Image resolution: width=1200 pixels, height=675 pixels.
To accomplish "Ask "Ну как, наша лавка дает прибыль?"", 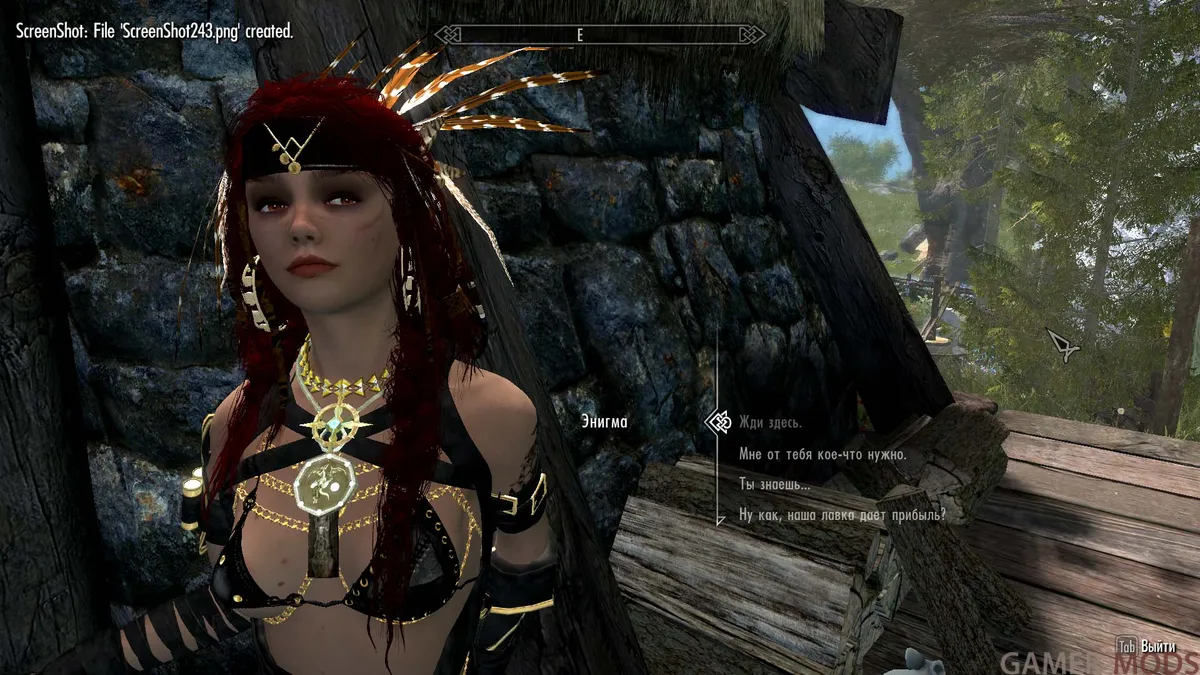I will click(842, 516).
